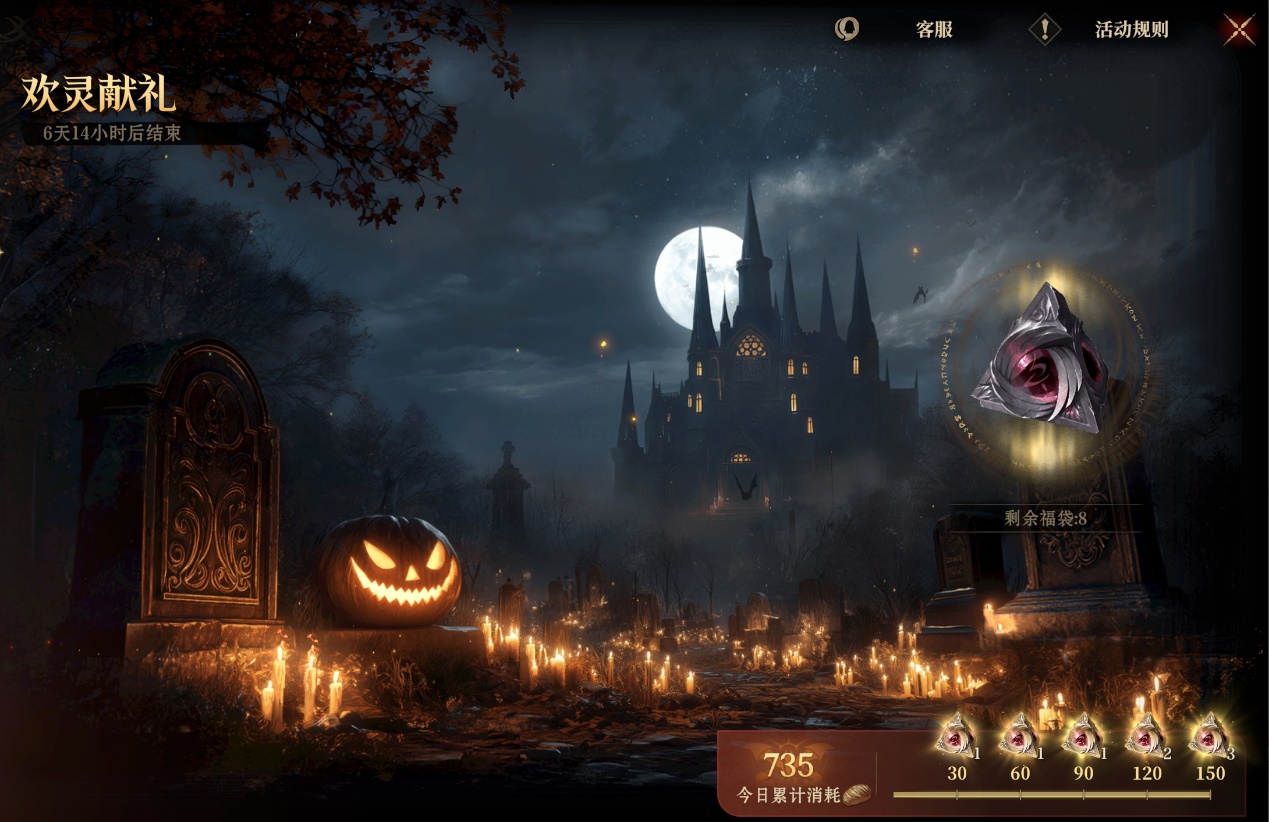Claim the 120-milestone reward bag
Image resolution: width=1269 pixels, height=822 pixels.
coord(1146,739)
